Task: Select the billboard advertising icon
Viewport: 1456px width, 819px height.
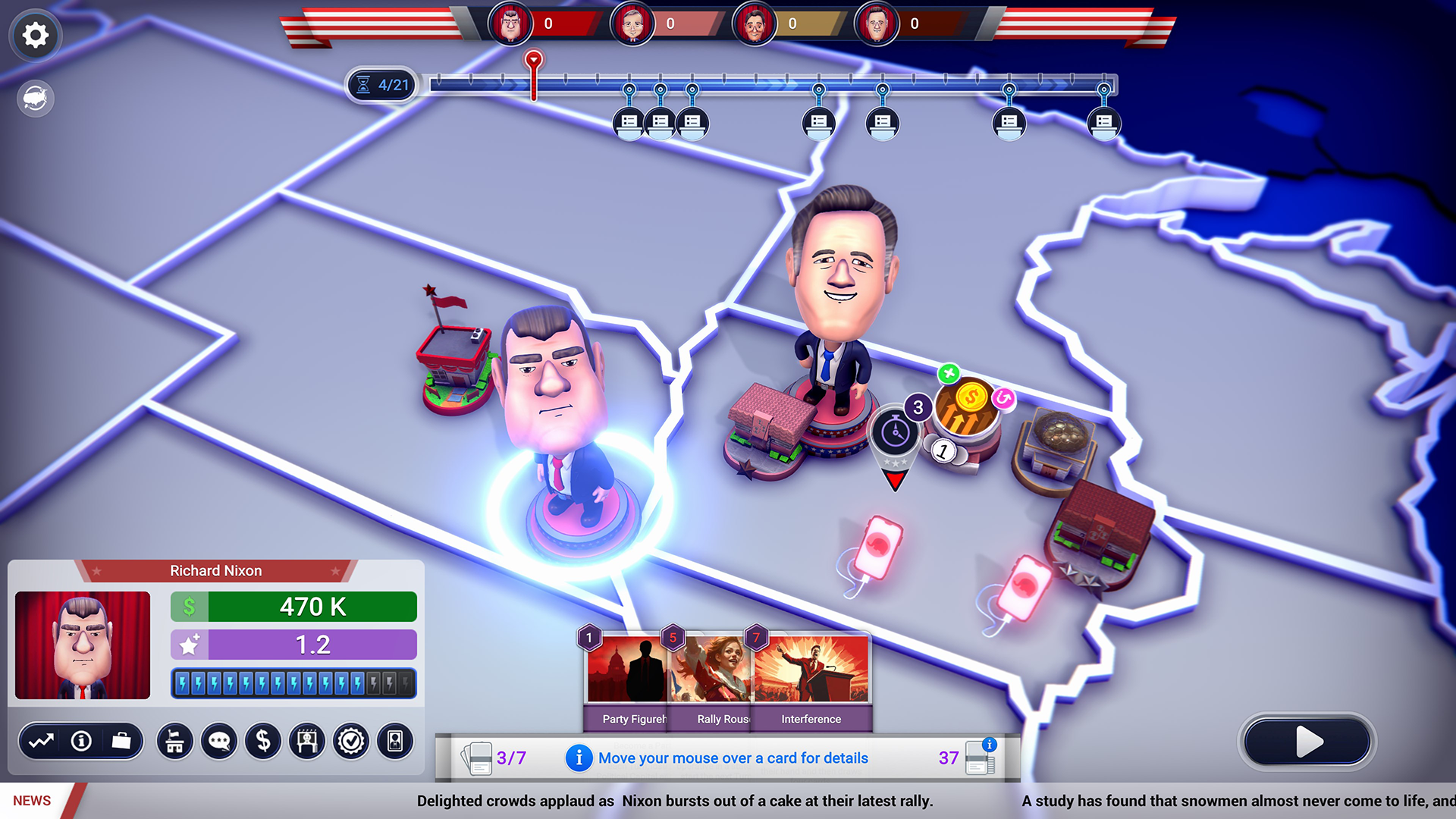Action: pos(306,742)
